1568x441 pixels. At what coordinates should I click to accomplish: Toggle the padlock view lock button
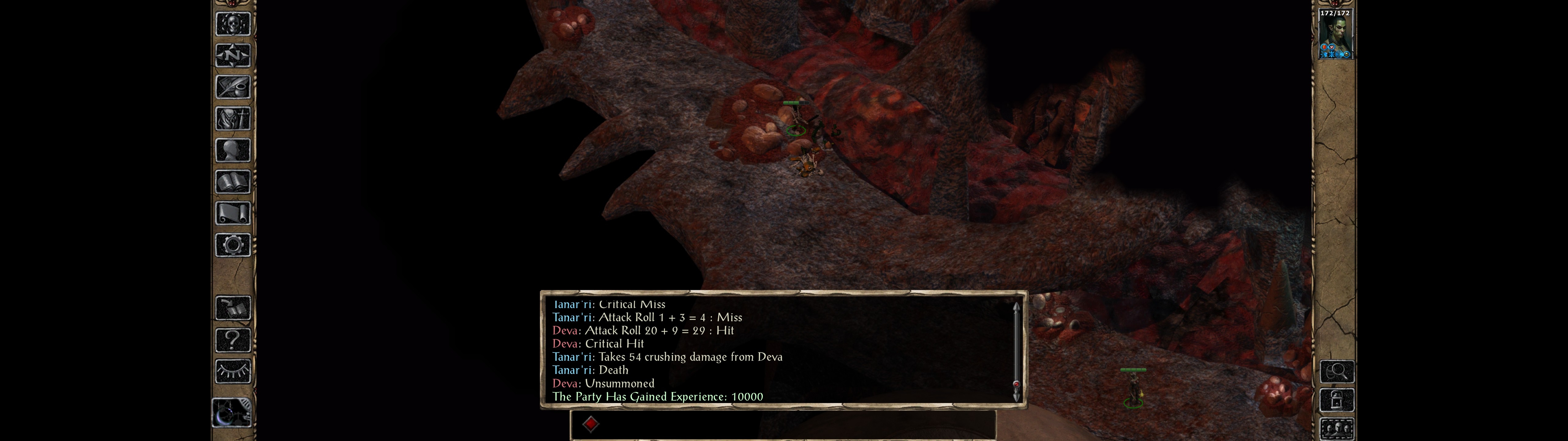1337,400
